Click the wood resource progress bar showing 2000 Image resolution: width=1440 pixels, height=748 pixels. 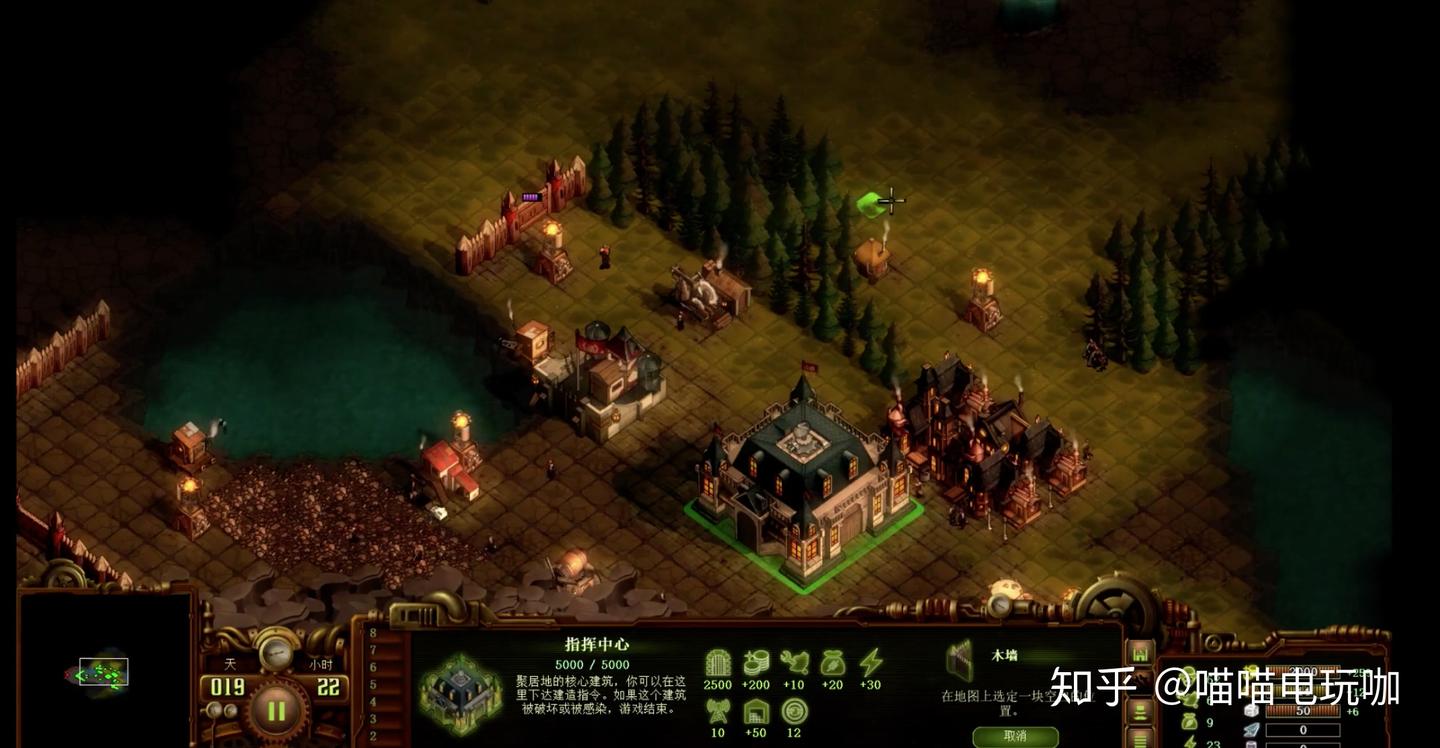coord(1303,670)
